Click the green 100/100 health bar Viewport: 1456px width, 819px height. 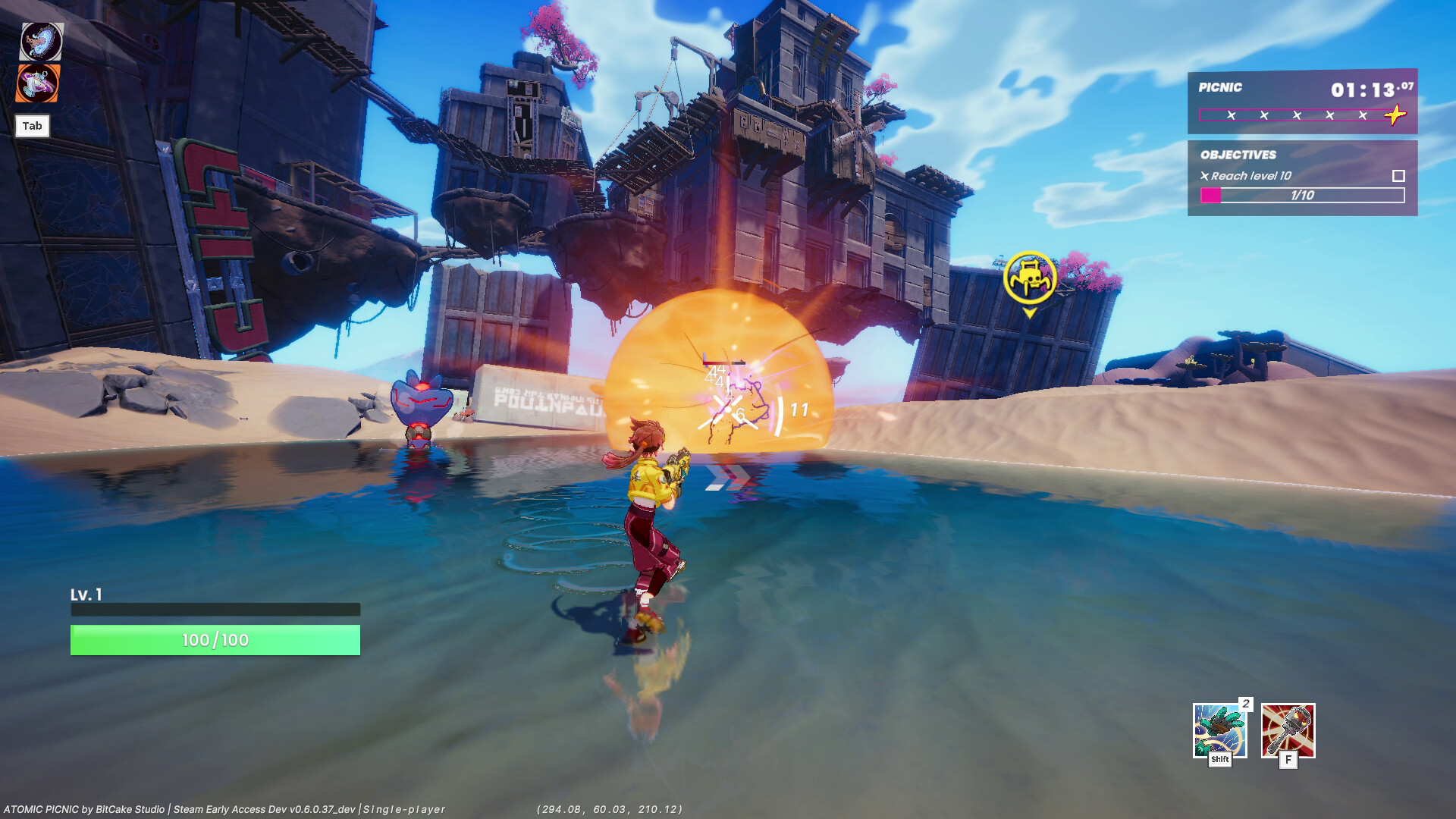click(214, 639)
